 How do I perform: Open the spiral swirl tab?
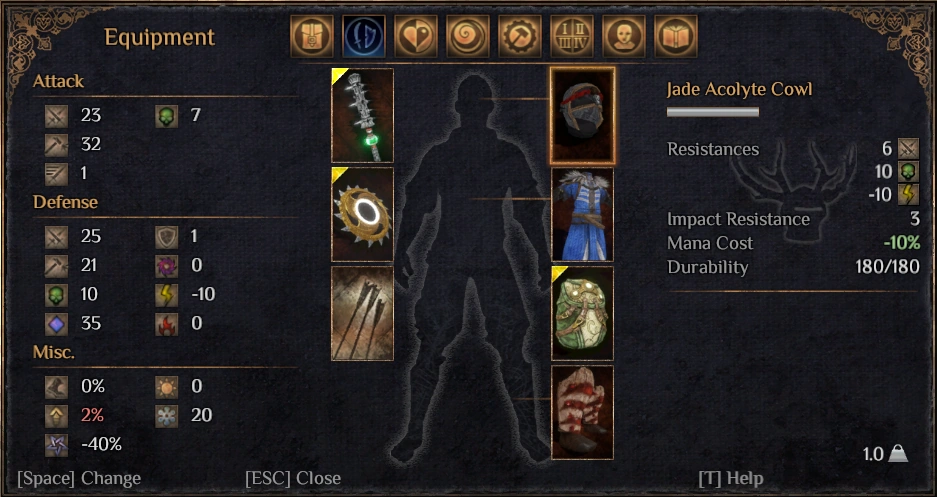click(x=467, y=36)
